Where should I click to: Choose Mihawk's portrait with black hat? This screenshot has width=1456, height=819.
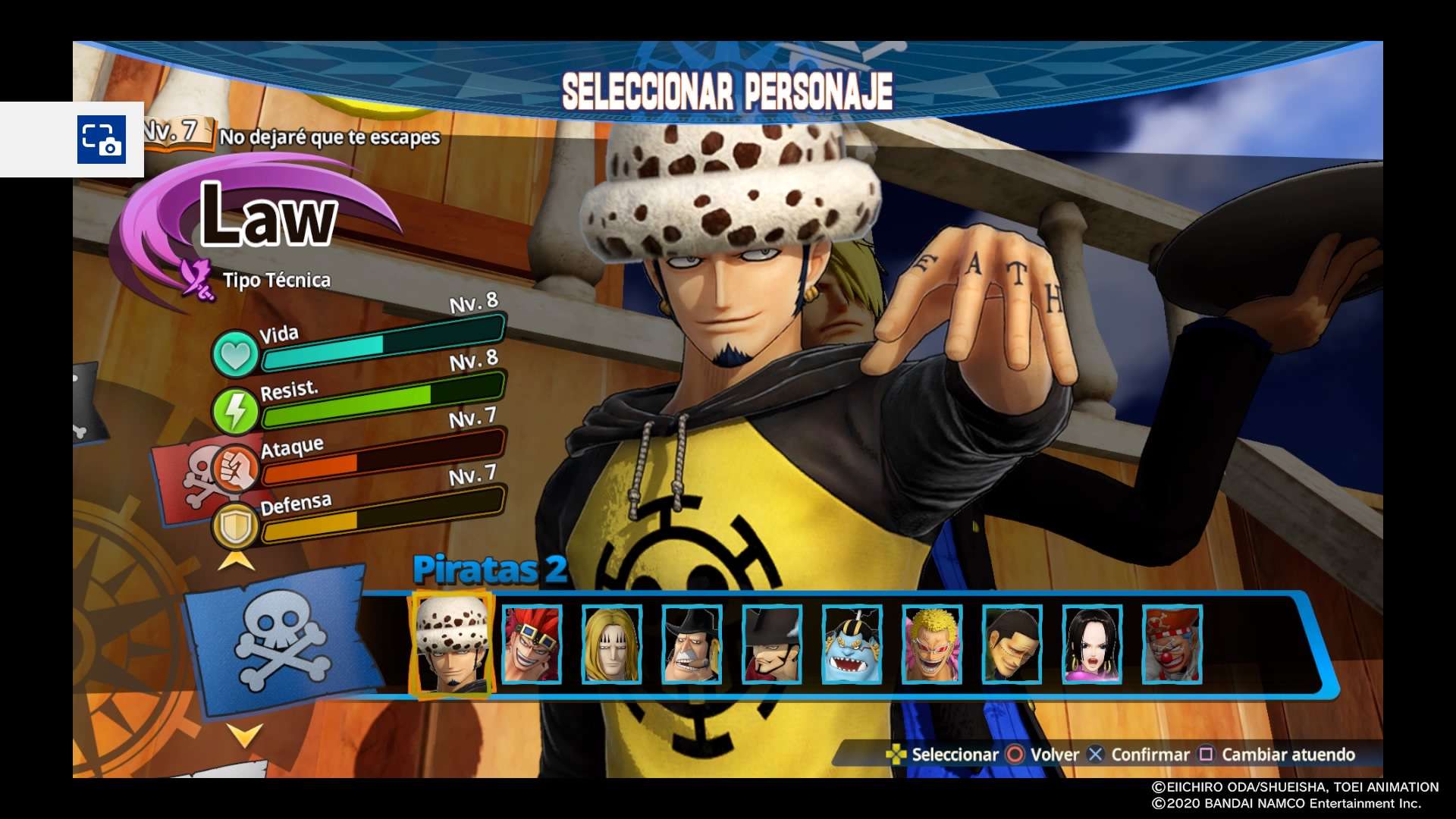771,645
